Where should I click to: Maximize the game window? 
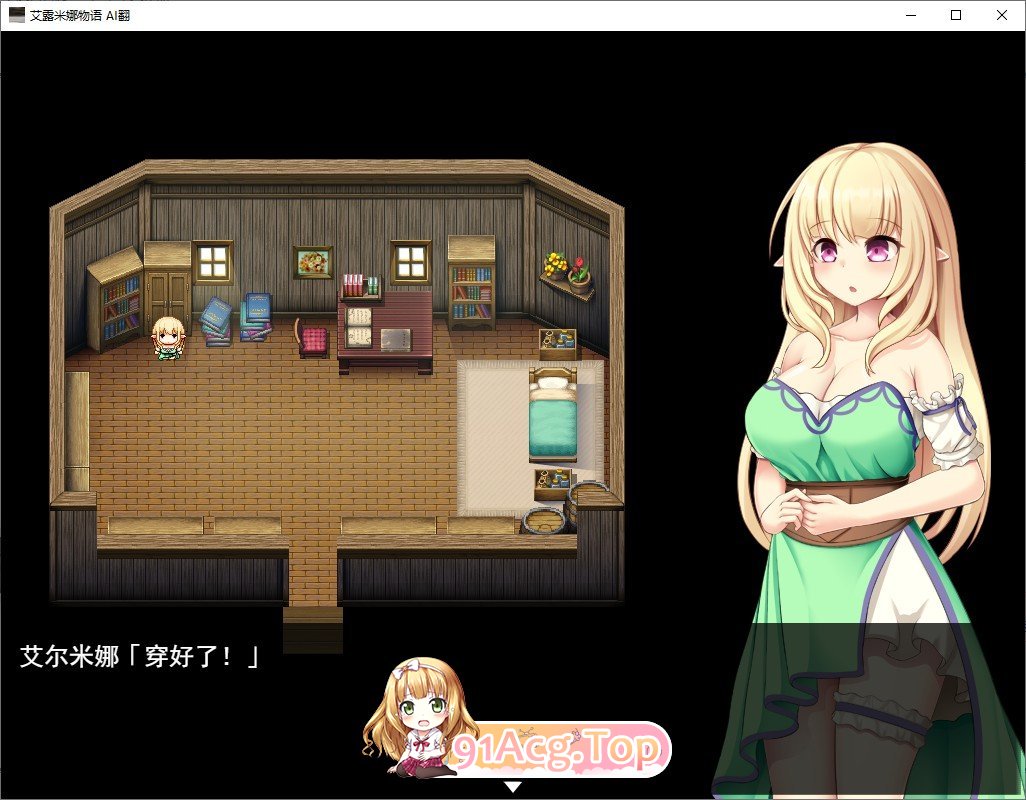click(956, 15)
